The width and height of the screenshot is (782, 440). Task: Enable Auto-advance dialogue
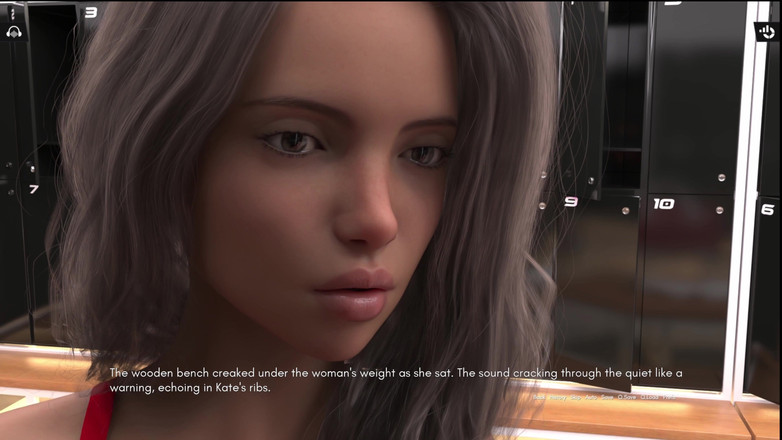(x=590, y=397)
